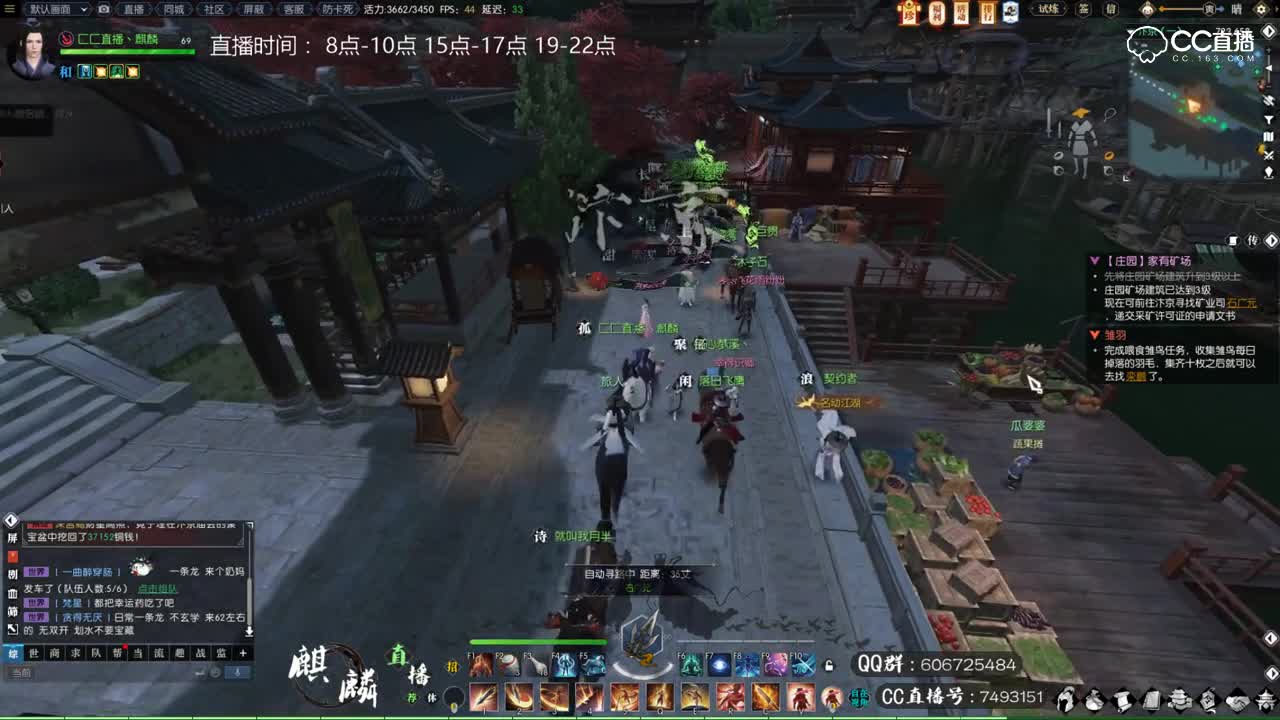Open the 福利 welfare icon at top right
The height and width of the screenshot is (720, 1280).
pos(937,12)
